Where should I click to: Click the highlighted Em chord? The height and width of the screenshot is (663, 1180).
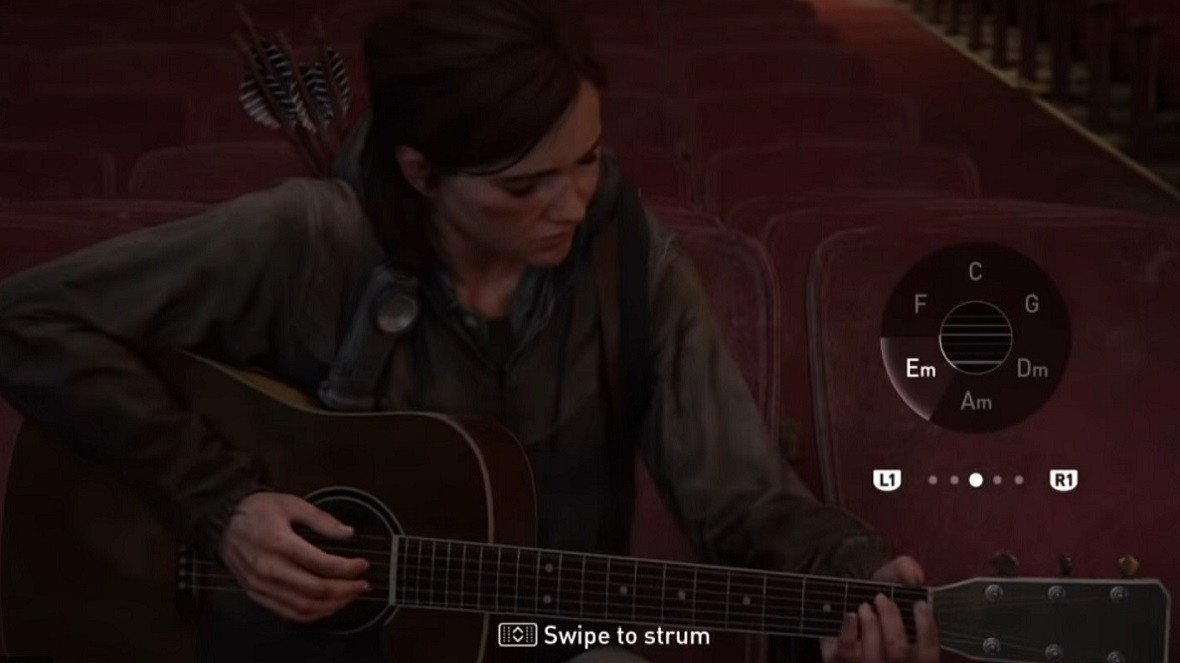tap(920, 369)
